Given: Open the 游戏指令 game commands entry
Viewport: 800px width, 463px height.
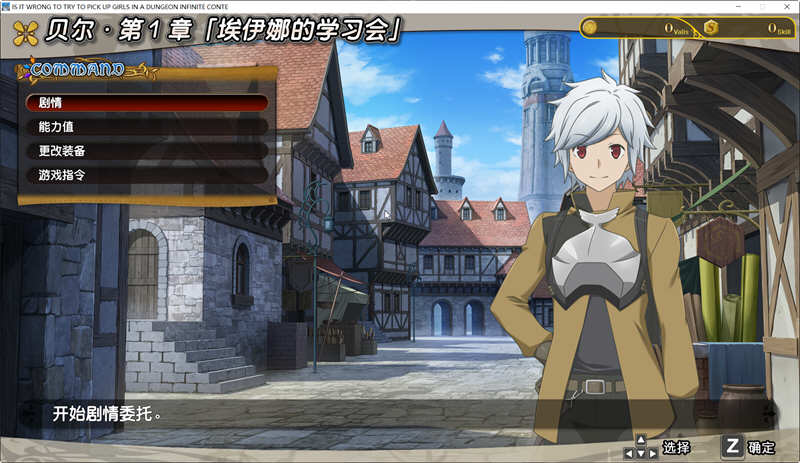Looking at the screenshot, I should coord(147,175).
